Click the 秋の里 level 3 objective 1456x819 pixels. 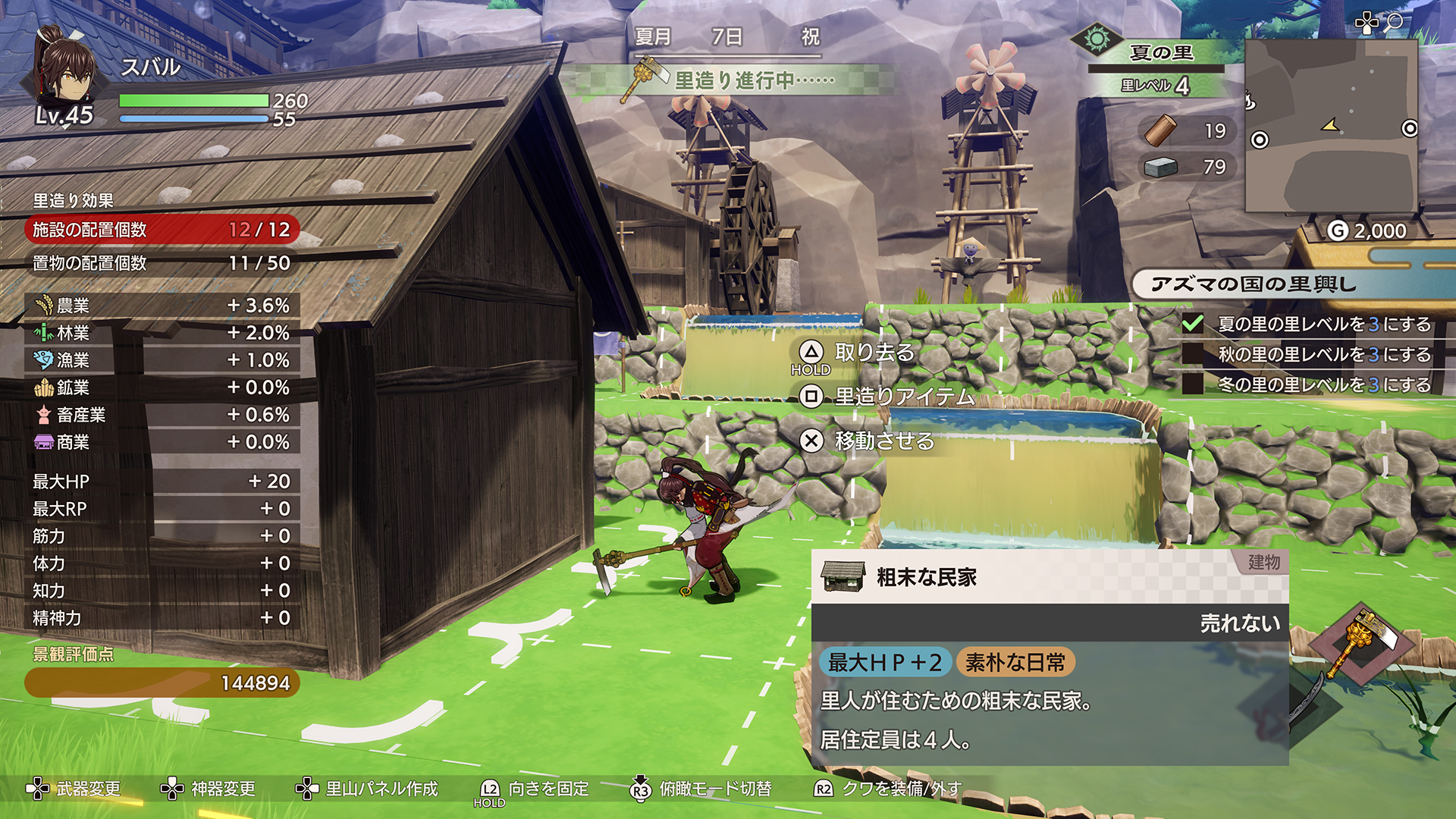point(1323,354)
